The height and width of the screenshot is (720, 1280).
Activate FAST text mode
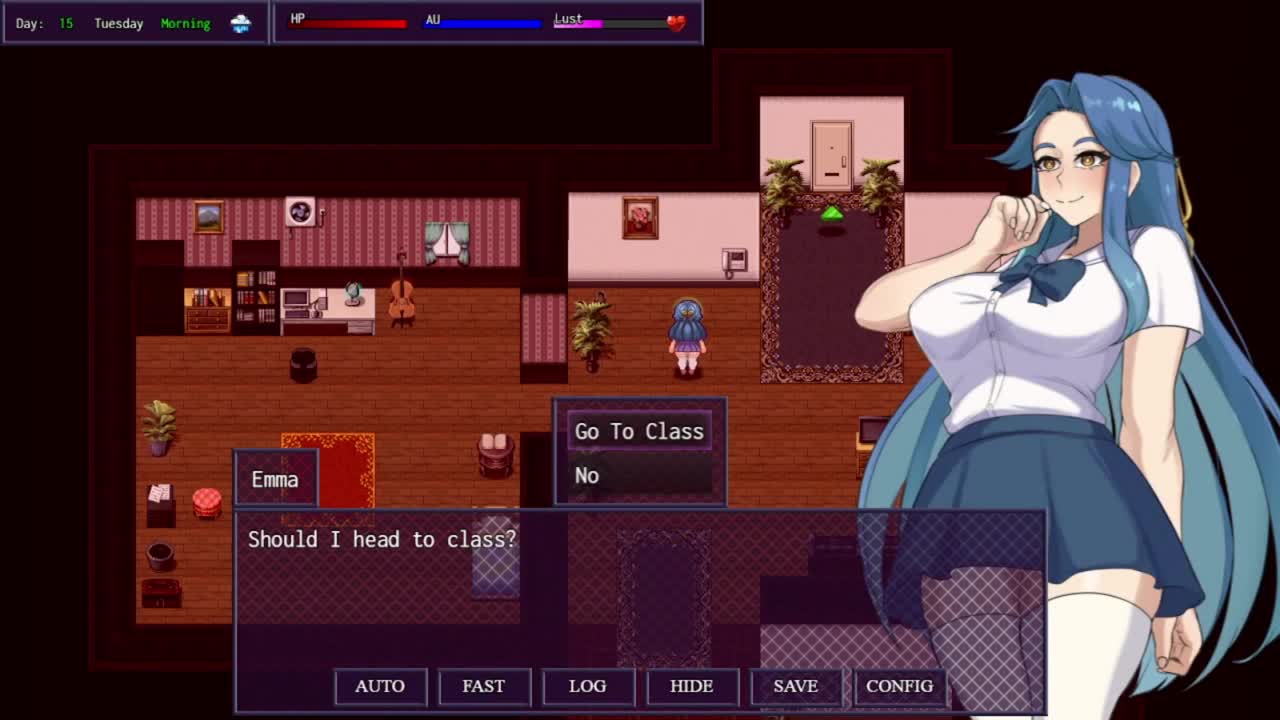484,686
